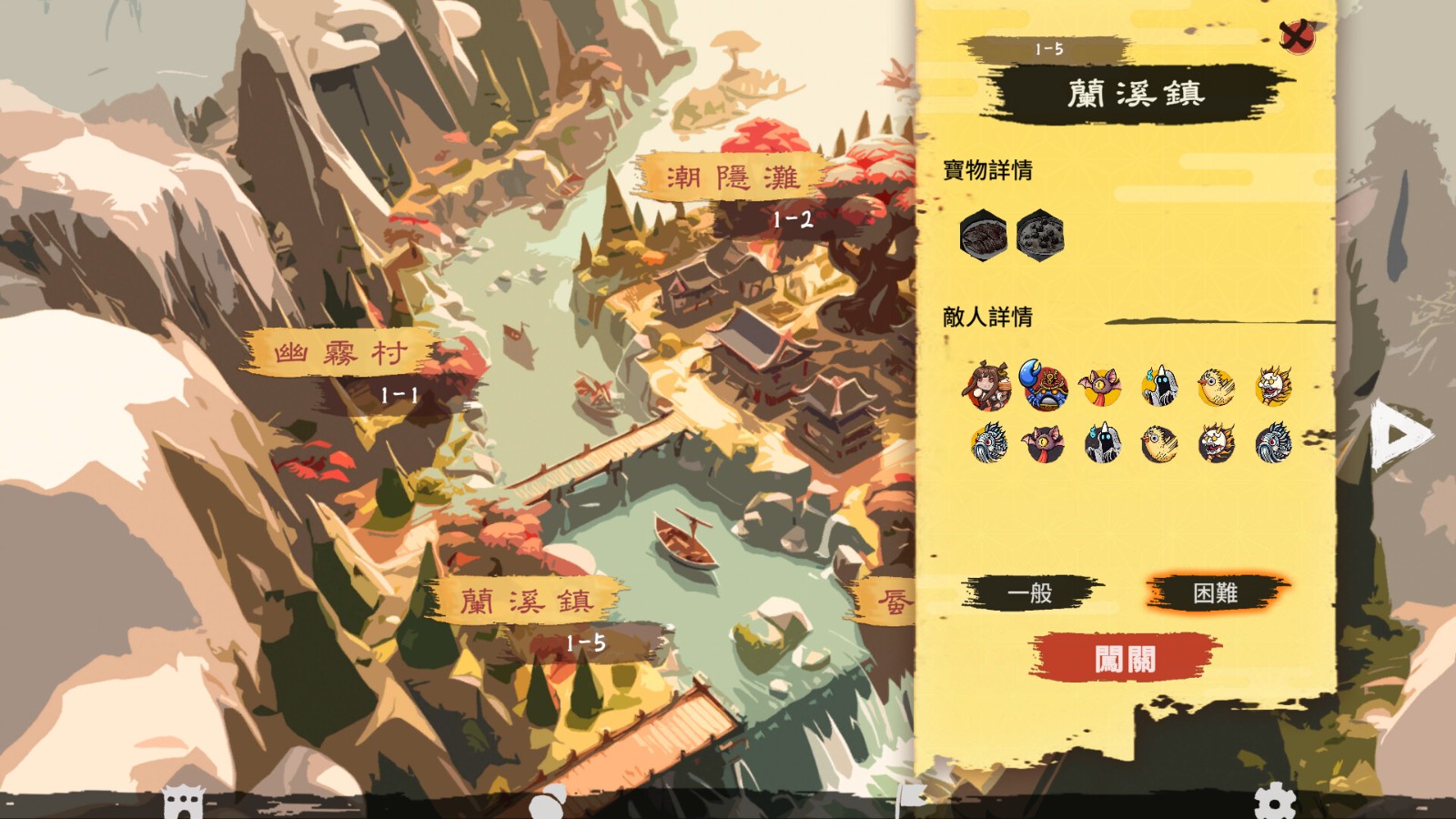Inspect the second dark treasure reward icon
The image size is (1456, 819).
[x=1039, y=235]
